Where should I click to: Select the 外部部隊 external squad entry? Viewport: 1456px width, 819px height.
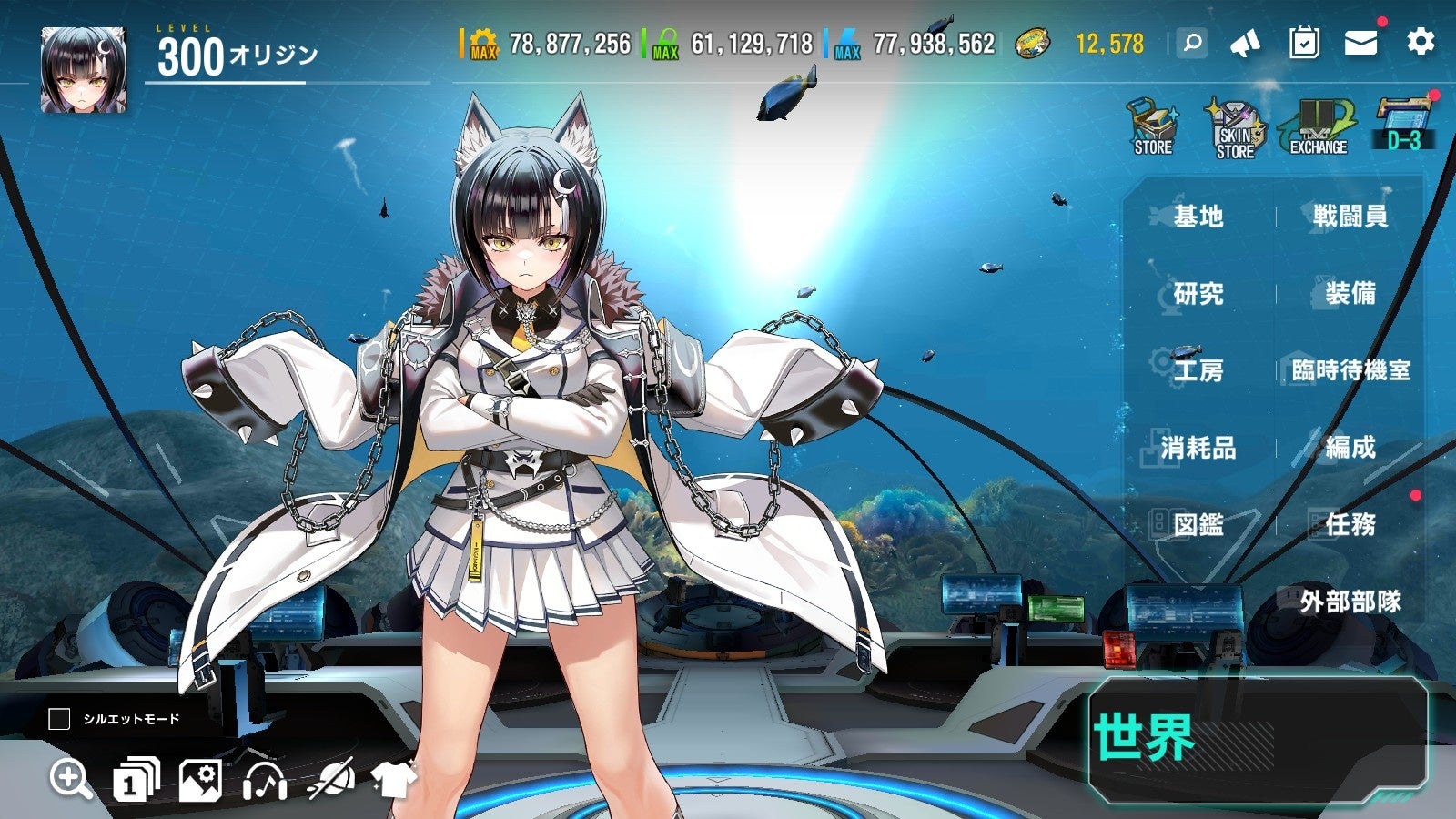point(1350,602)
